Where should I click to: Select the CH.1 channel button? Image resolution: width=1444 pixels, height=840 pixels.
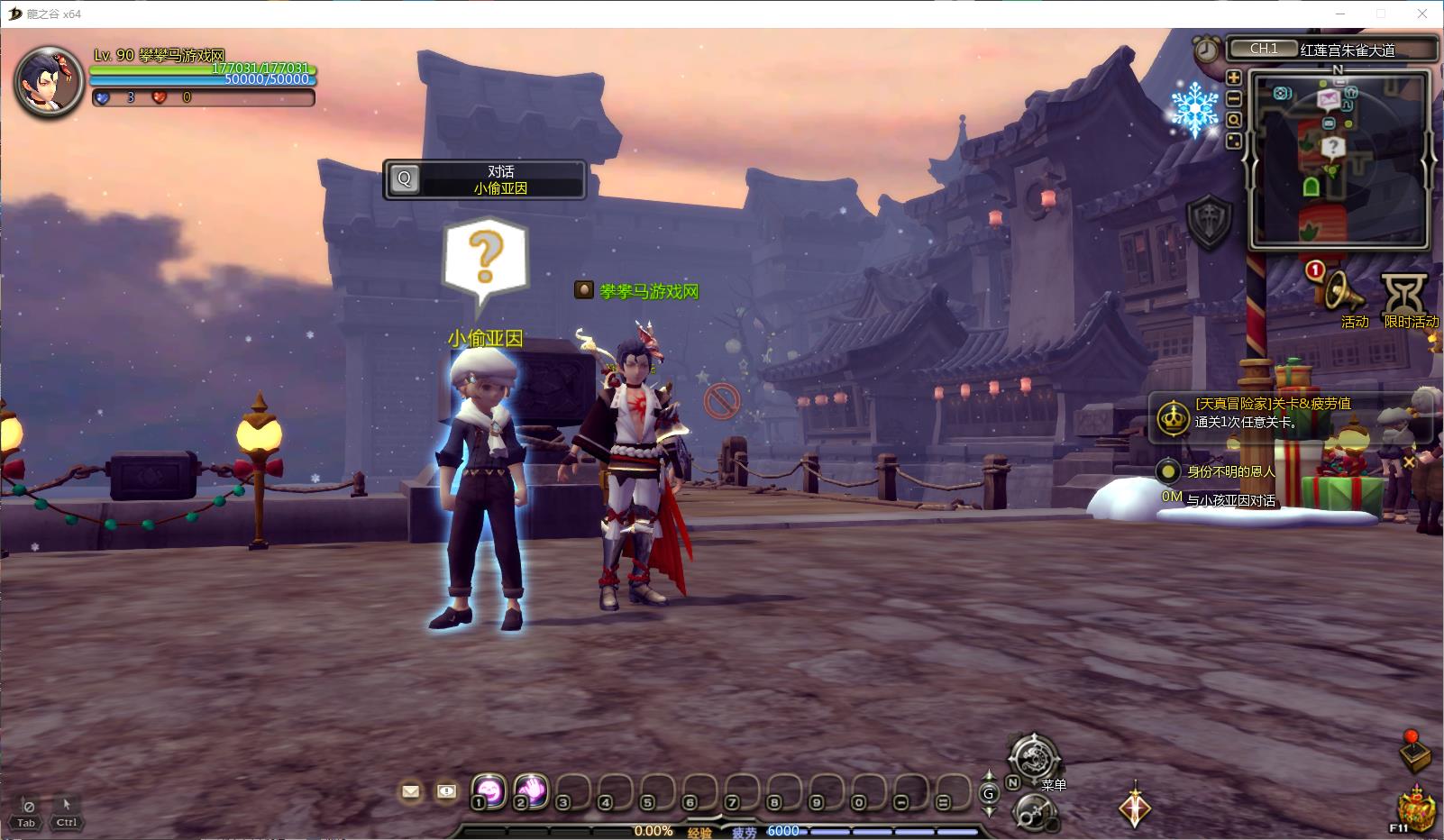pyautogui.click(x=1263, y=49)
